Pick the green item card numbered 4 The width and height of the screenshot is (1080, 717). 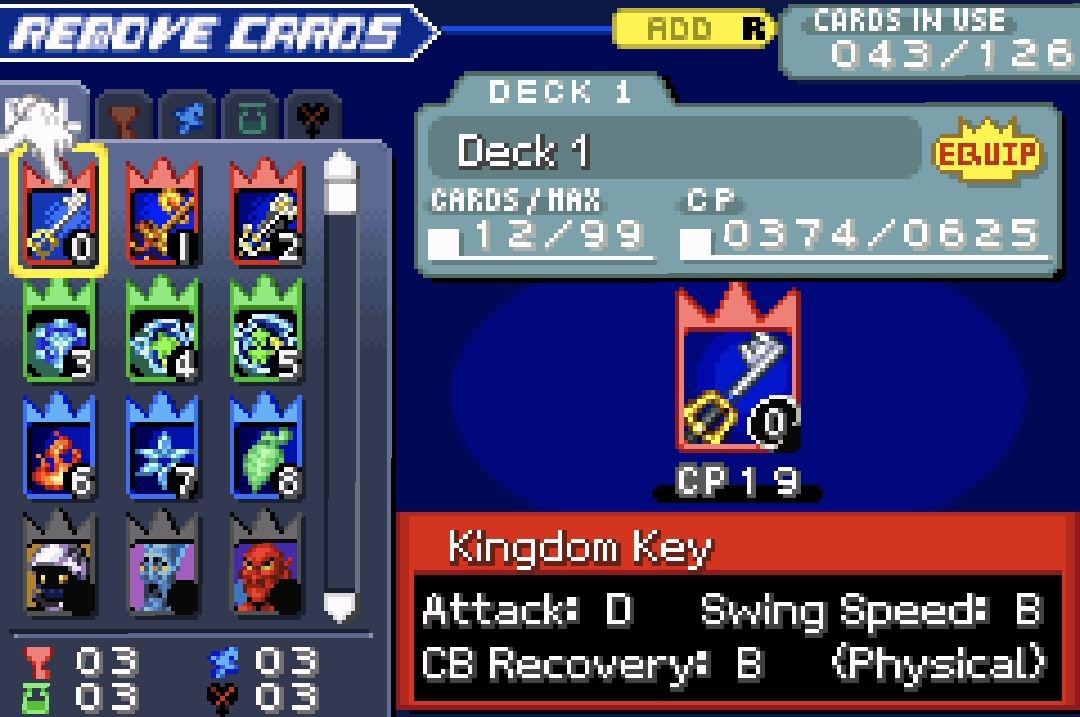coord(162,332)
